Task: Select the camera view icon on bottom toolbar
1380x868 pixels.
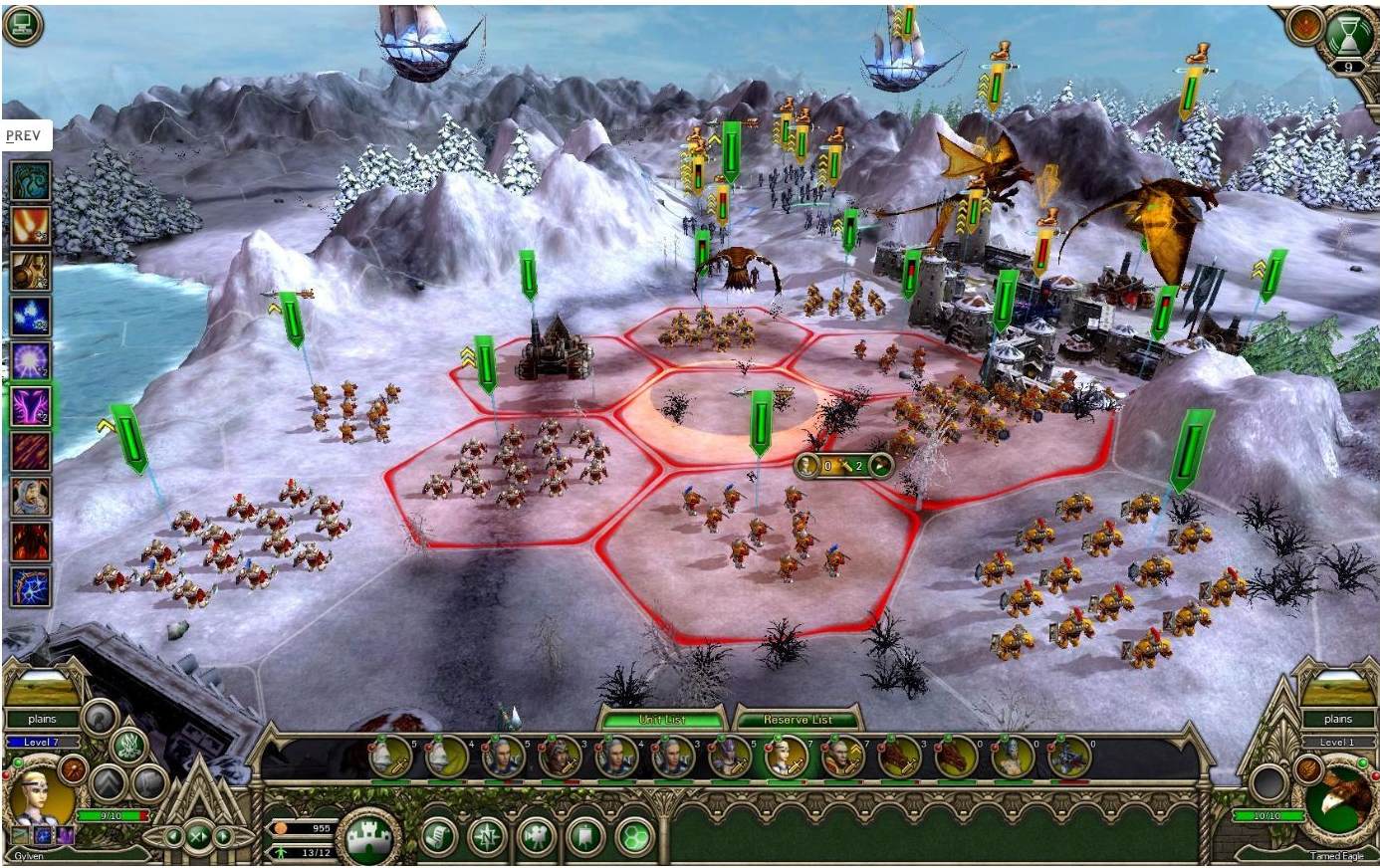Action: pyautogui.click(x=538, y=835)
